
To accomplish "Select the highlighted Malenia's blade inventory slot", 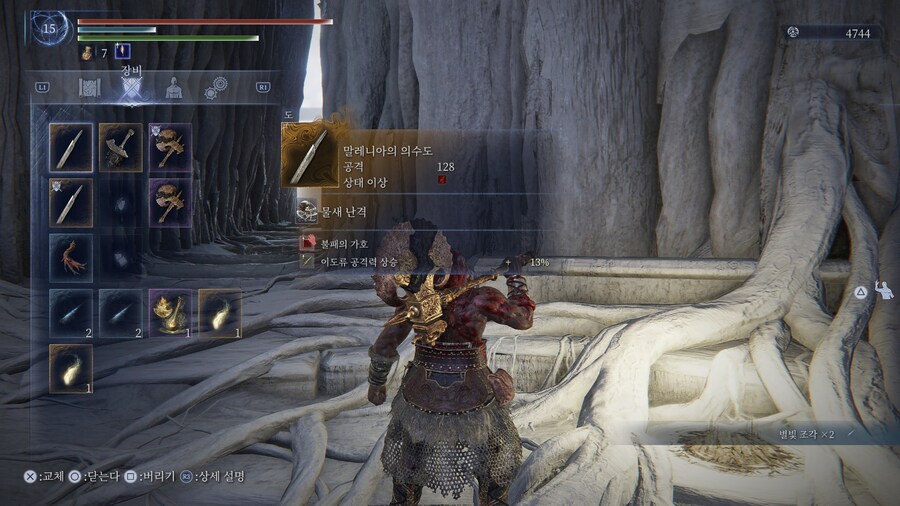I will point(71,147).
